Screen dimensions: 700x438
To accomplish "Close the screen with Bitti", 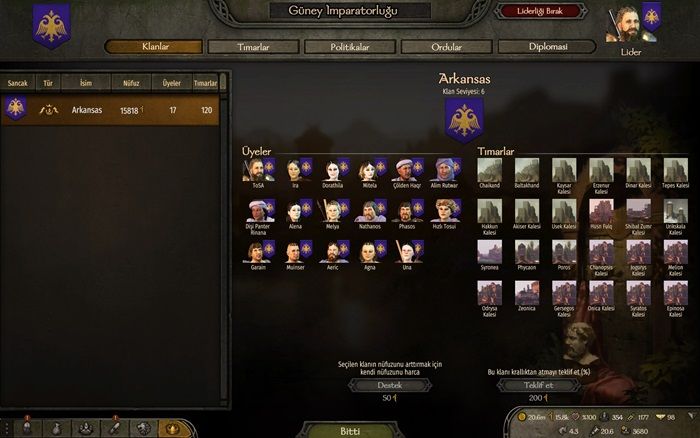I will coord(349,431).
